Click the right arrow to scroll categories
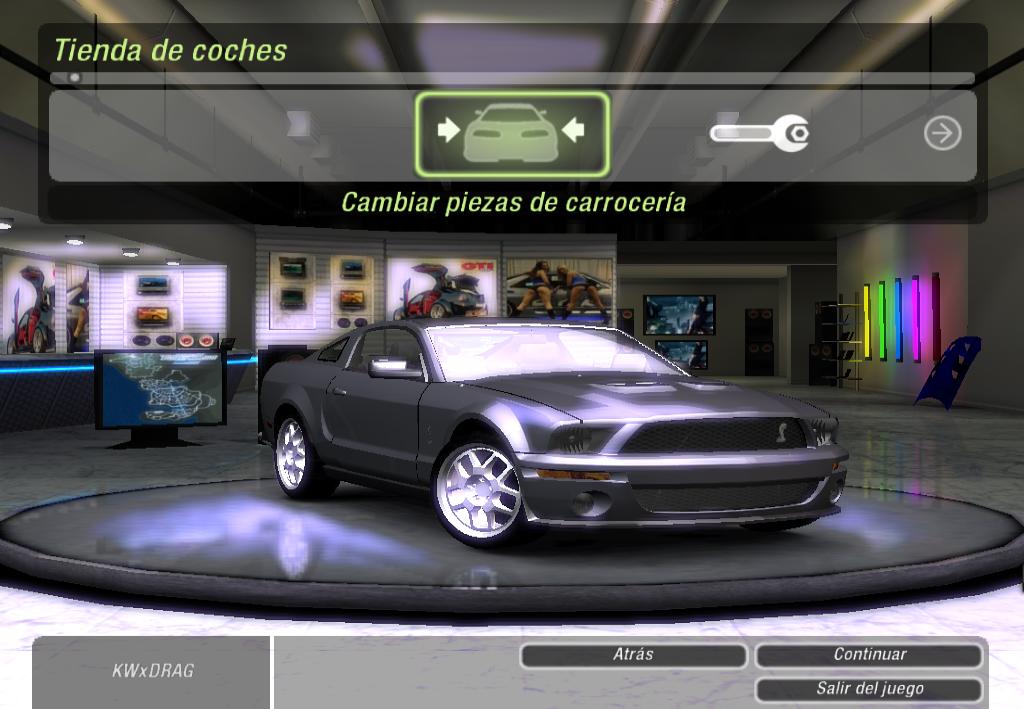1026x709 pixels. [x=942, y=133]
